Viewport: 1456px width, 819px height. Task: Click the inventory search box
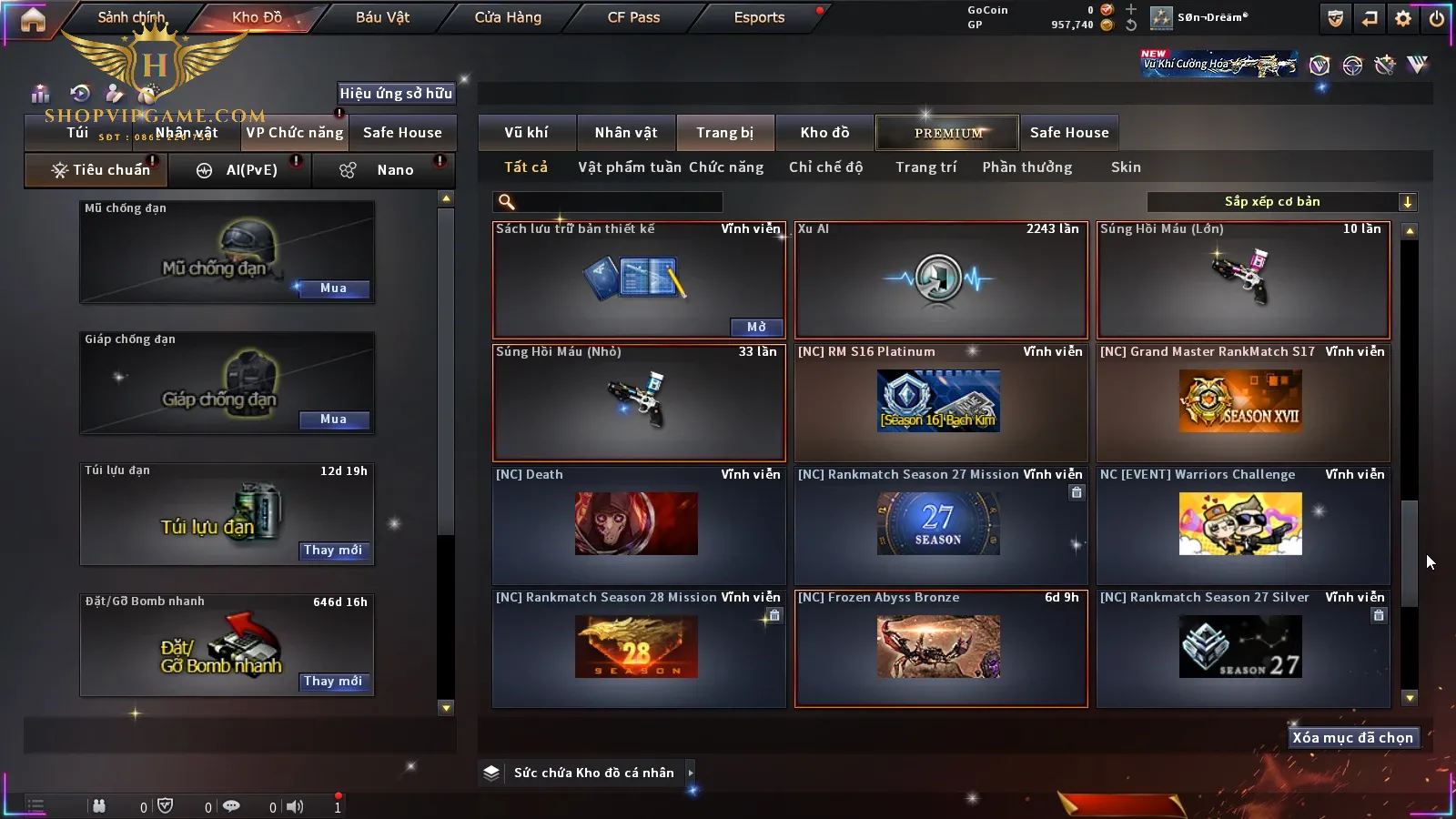pyautogui.click(x=608, y=202)
